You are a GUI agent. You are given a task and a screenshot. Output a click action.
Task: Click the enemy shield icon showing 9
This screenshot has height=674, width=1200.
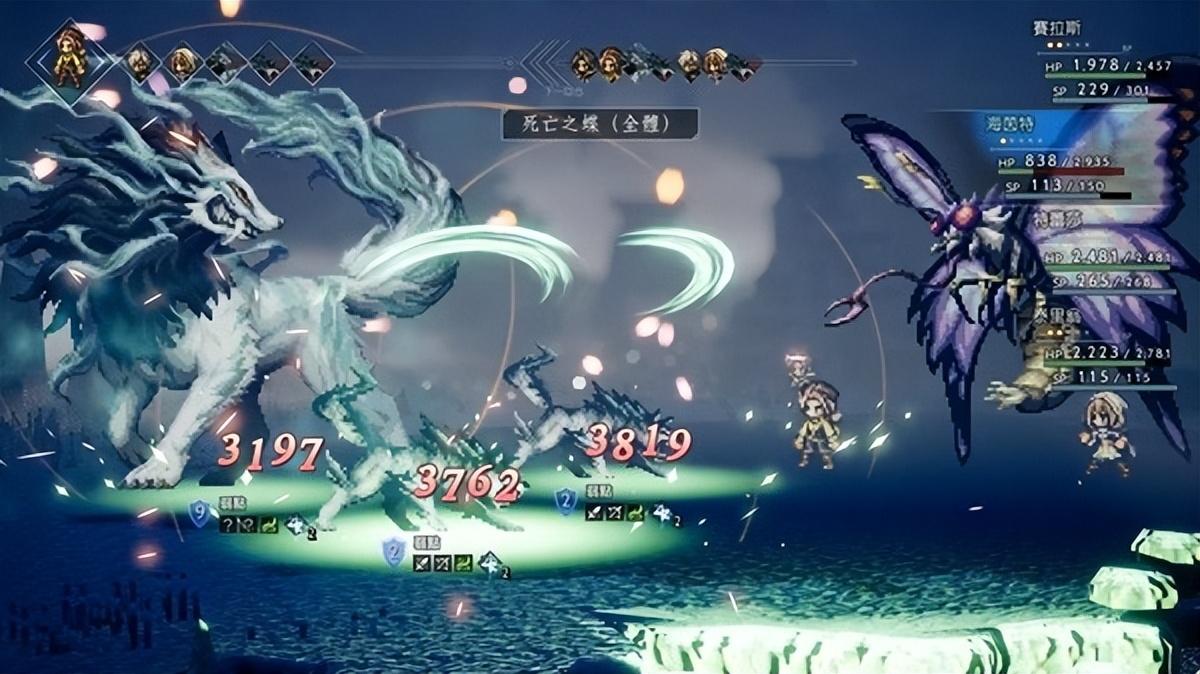click(199, 513)
